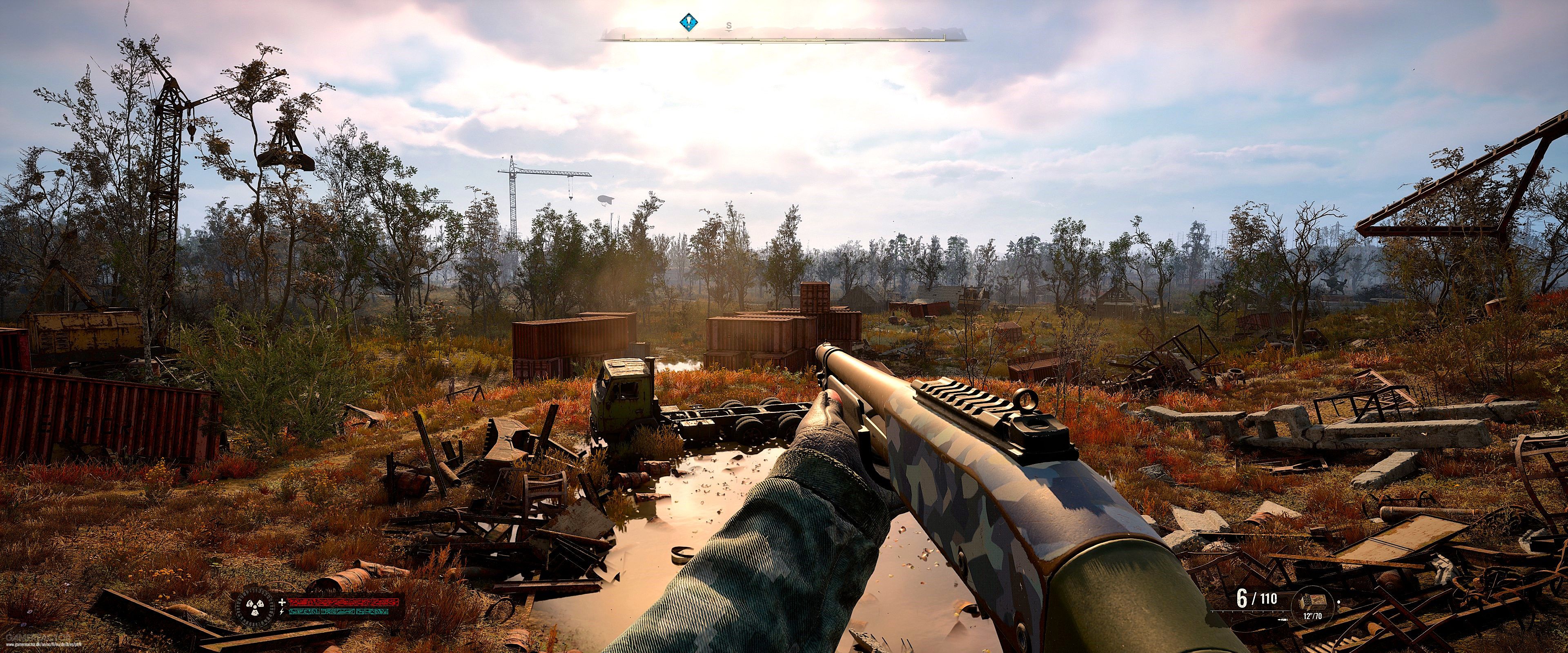
Task: Click the blue exclamation quest marker above the compass
Action: (x=689, y=22)
